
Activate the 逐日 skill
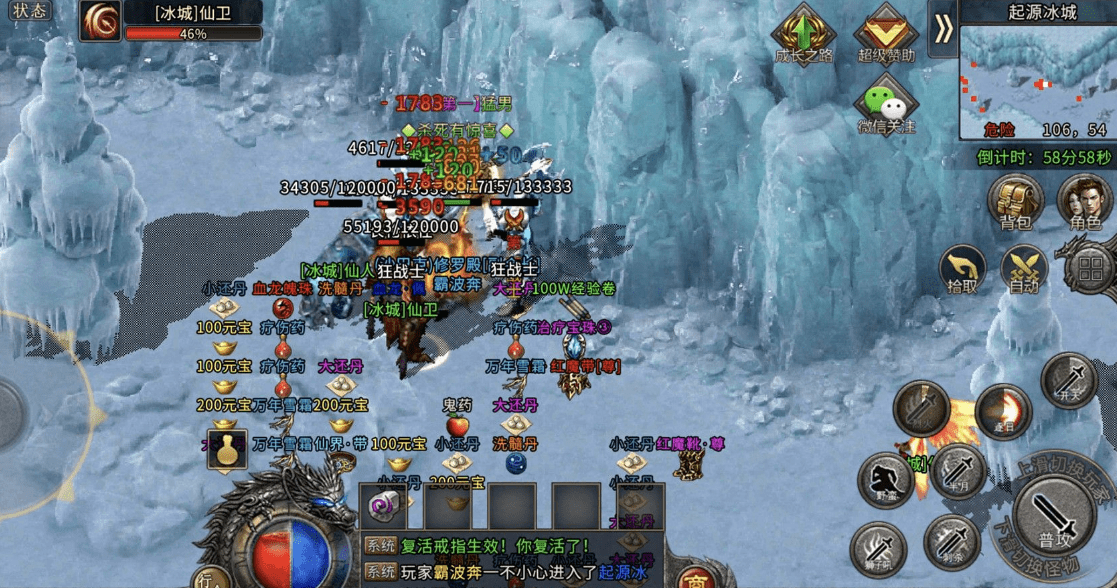(x=1001, y=410)
